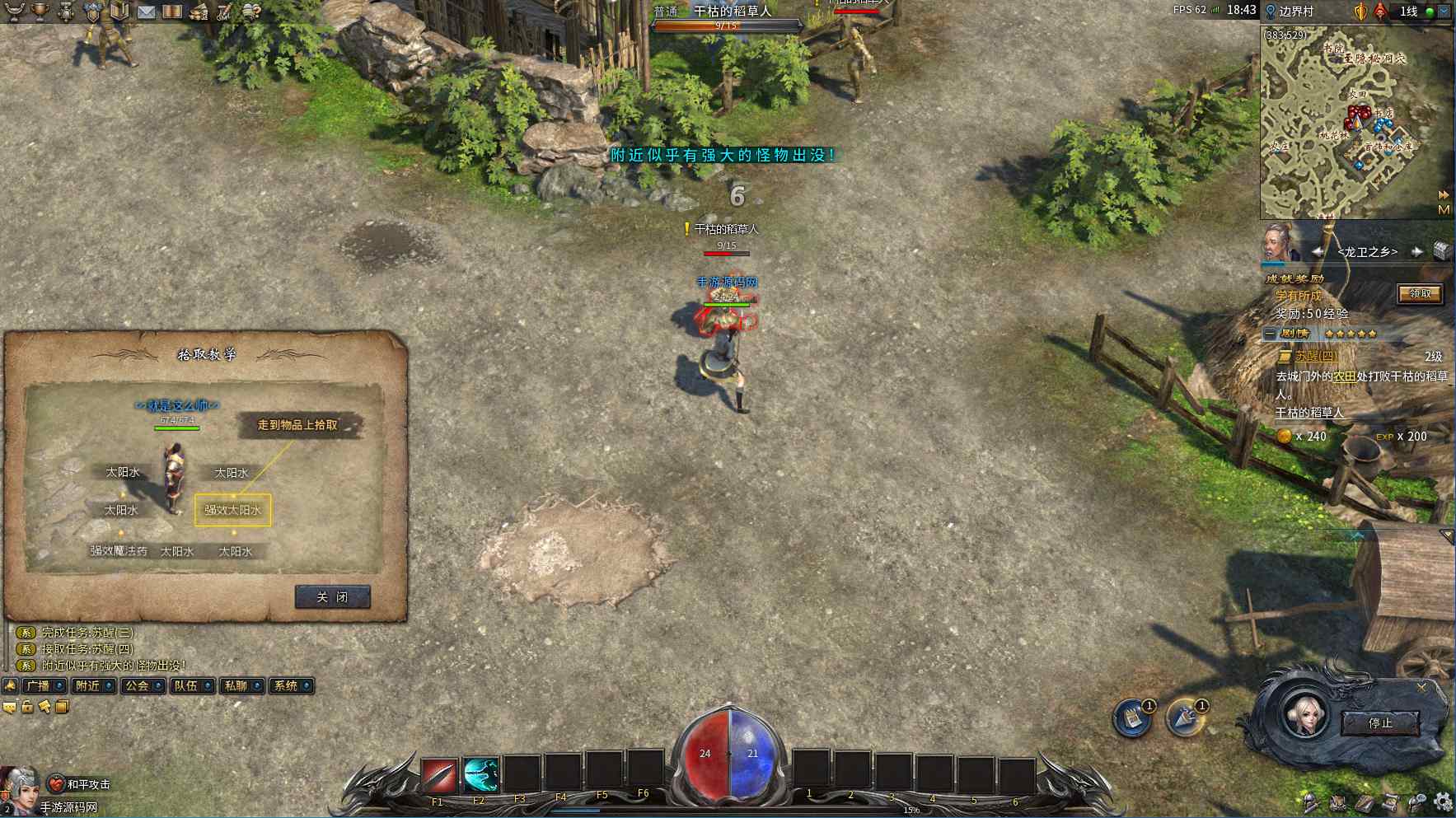Open the mail envelope icon
1456x818 pixels.
pyautogui.click(x=146, y=12)
